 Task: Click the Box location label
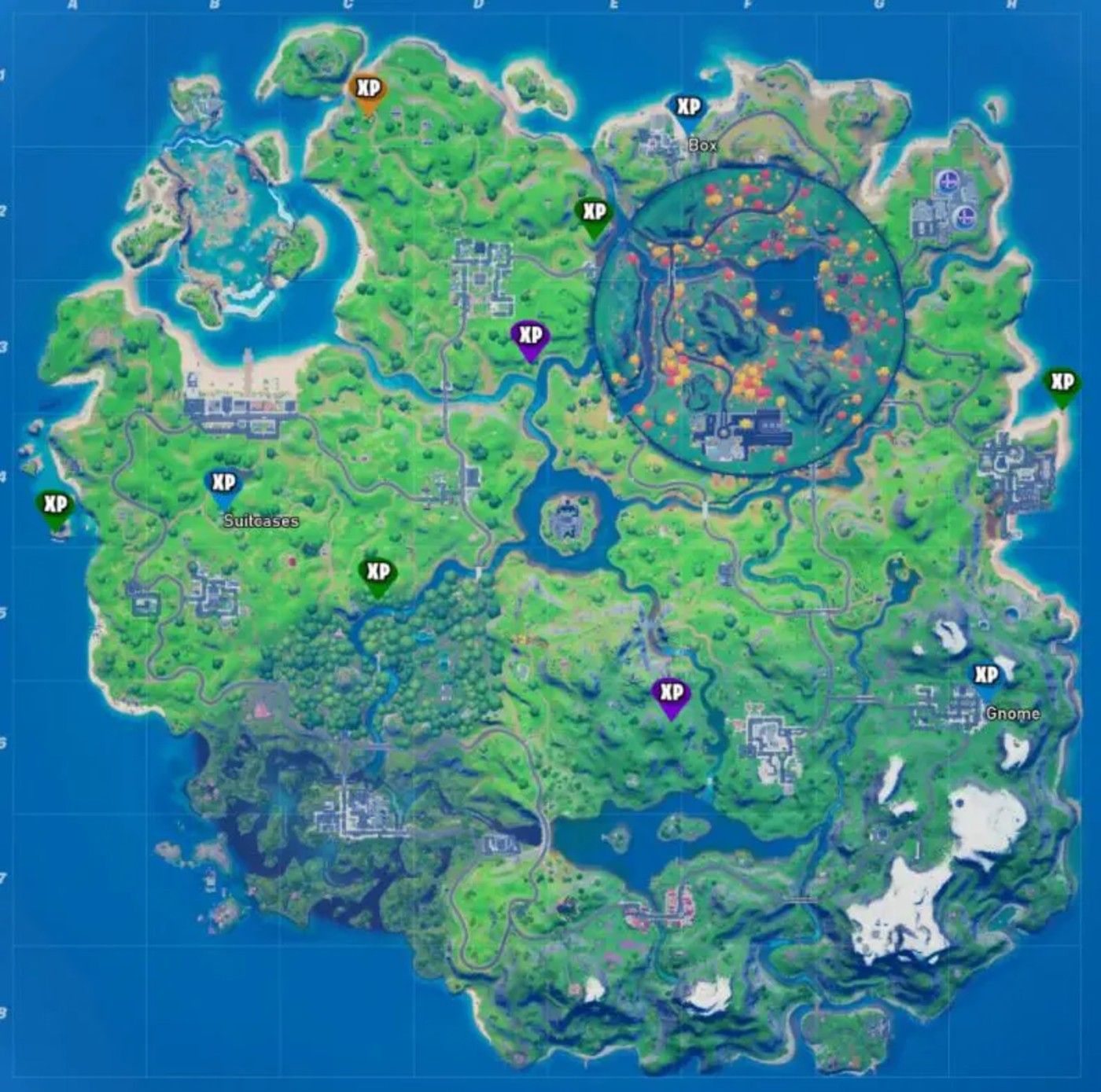703,144
